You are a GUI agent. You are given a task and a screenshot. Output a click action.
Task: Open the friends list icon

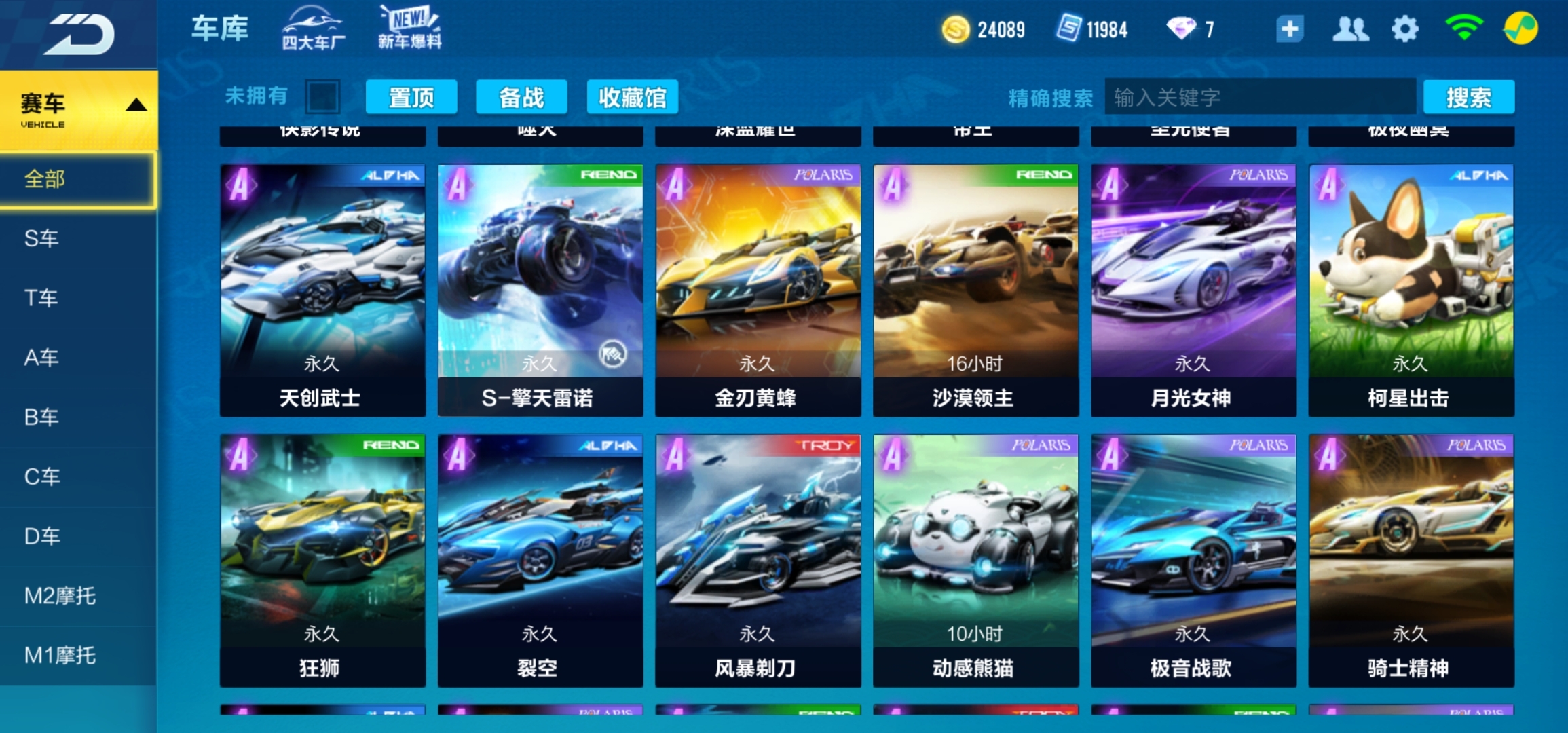(1350, 29)
